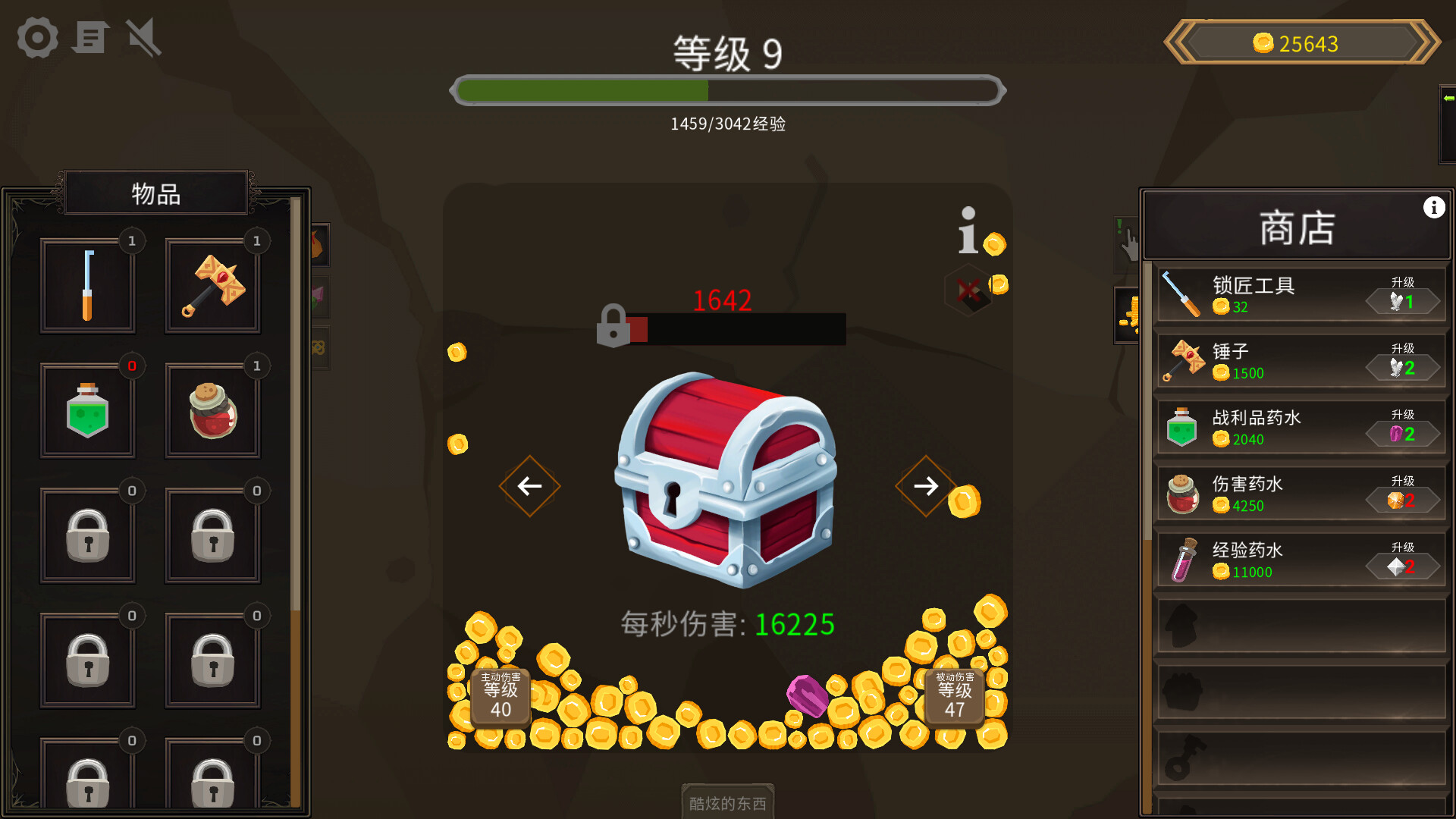
Task: Navigate to previous chest with the left arrow
Action: [529, 486]
